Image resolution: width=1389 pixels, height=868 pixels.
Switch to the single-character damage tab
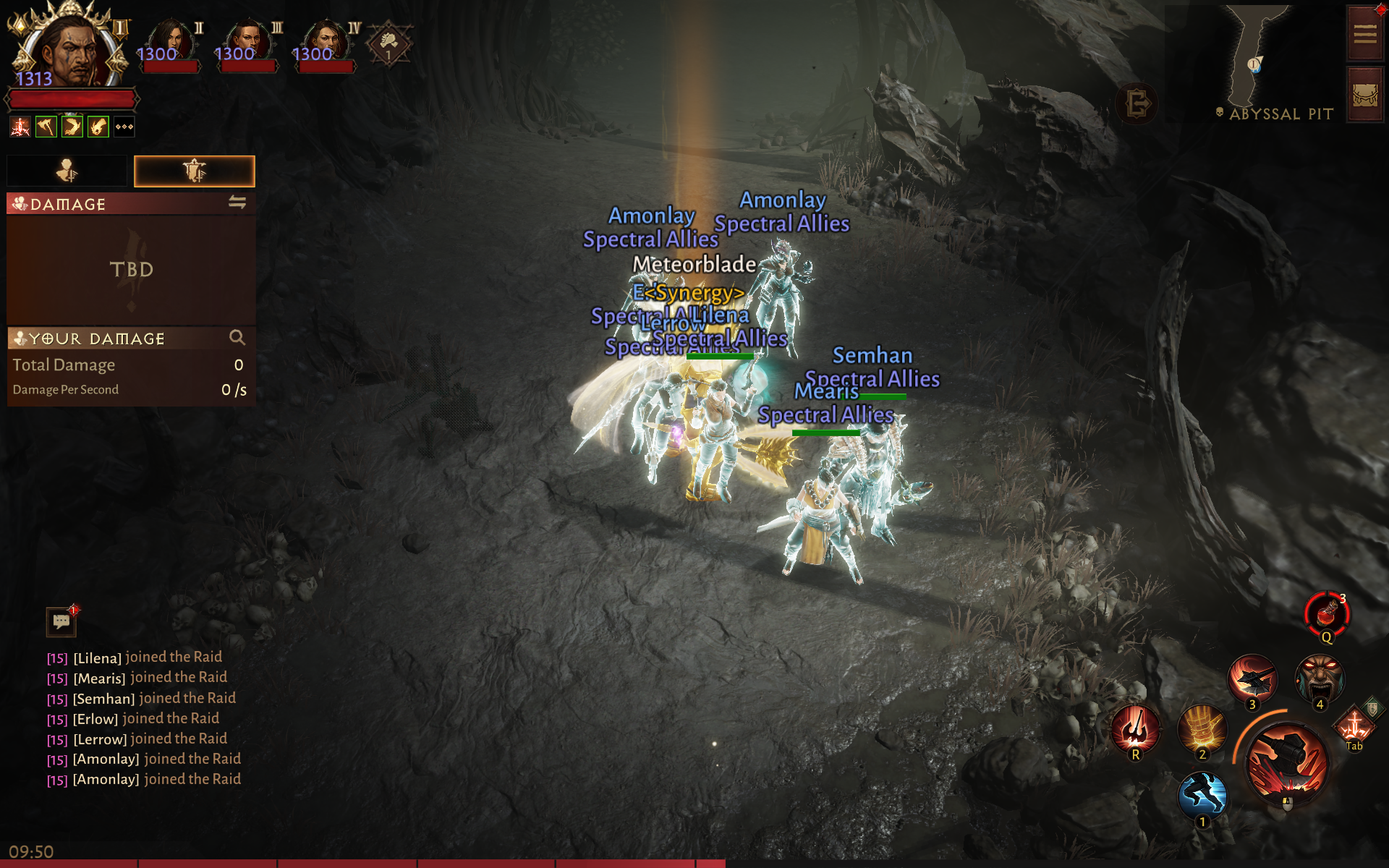[x=67, y=171]
